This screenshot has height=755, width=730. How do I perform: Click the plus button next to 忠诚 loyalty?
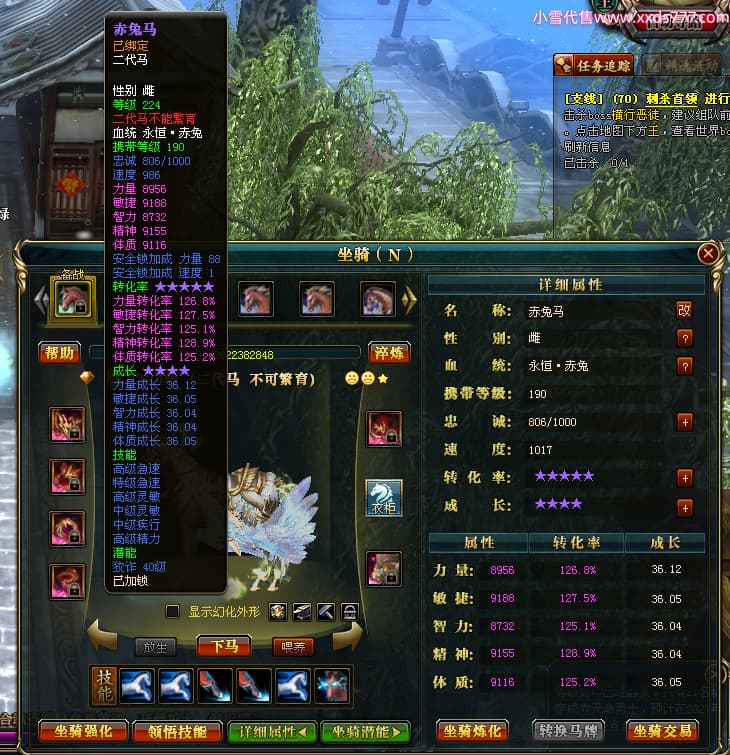point(684,422)
